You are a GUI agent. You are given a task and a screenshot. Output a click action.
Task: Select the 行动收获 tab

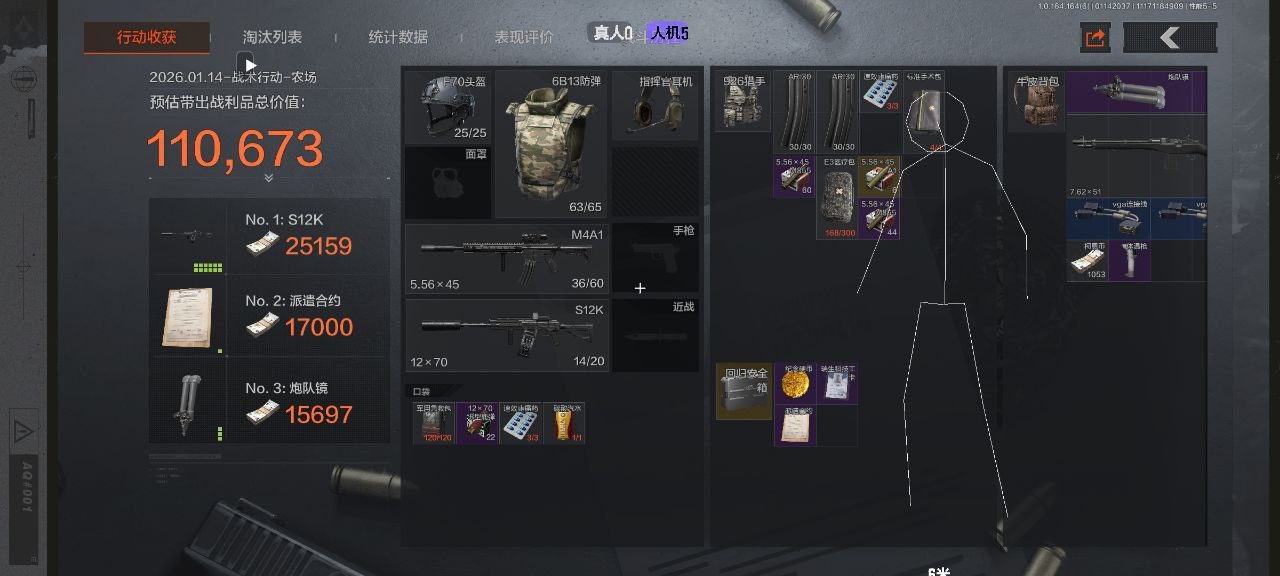click(x=146, y=38)
